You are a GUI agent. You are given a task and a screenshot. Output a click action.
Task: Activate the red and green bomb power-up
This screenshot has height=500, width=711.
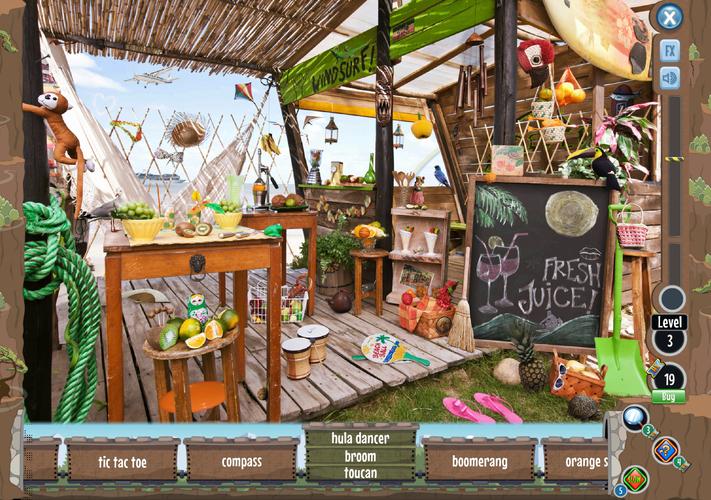coord(634,479)
